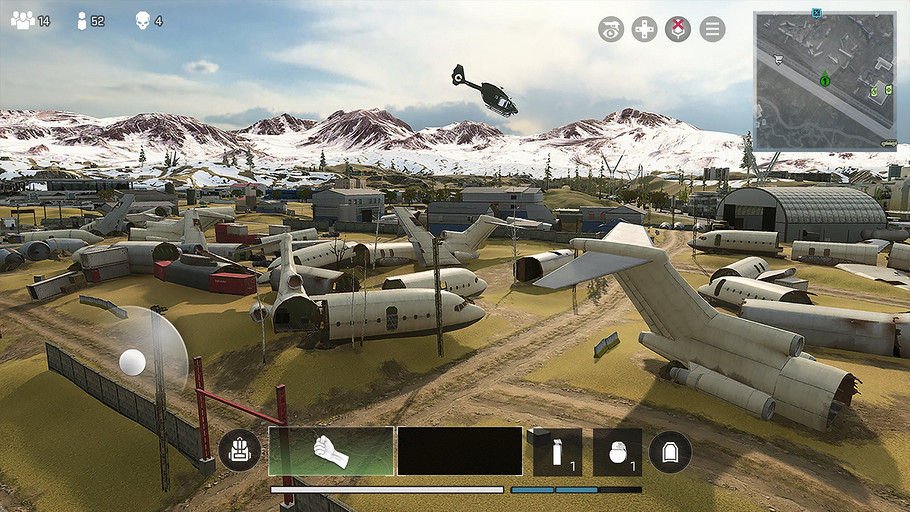Tap the armor plate button

(x=670, y=452)
